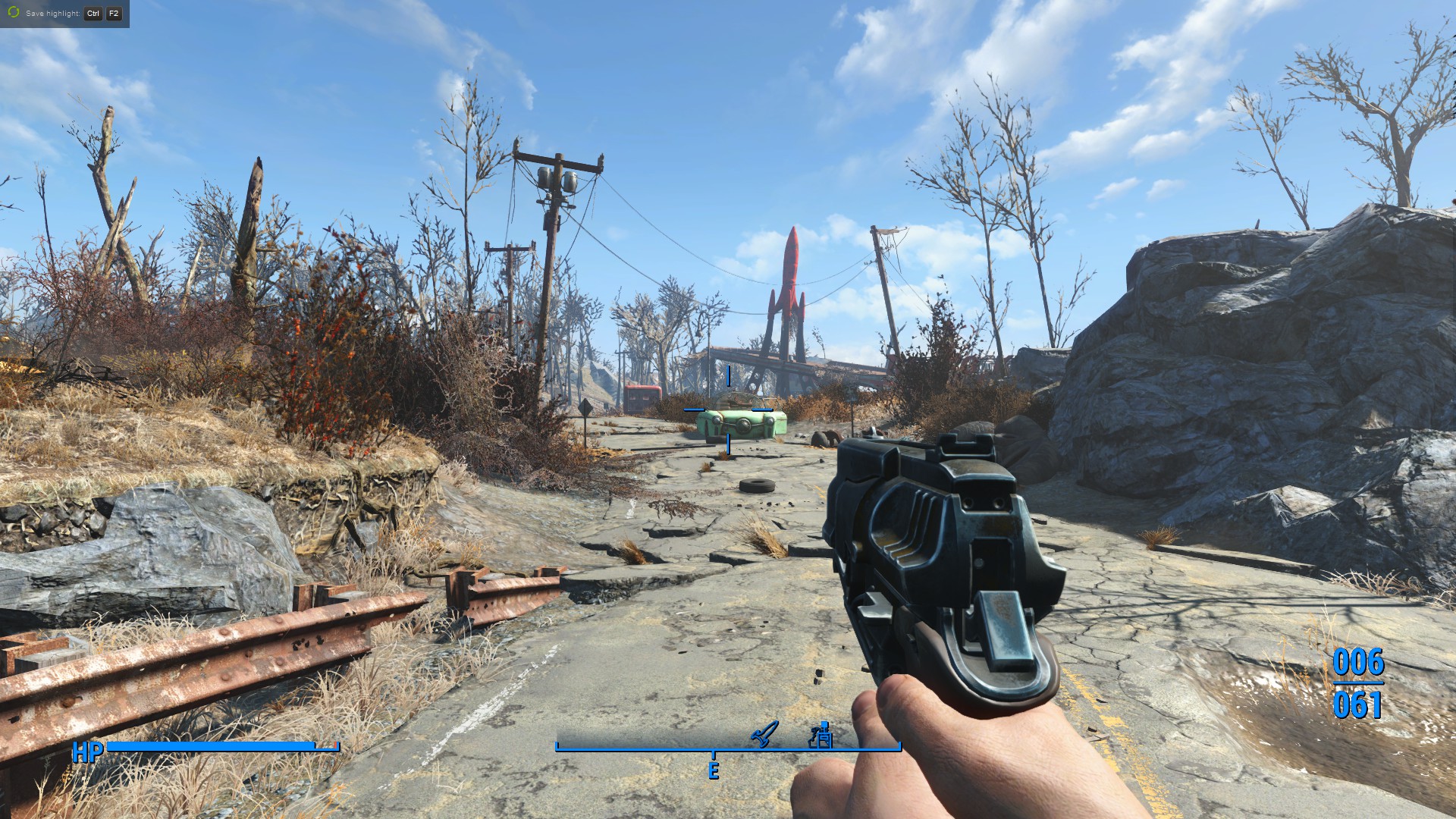Click the rocket location marker on the compass
The image size is (1456, 819).
coord(764,733)
